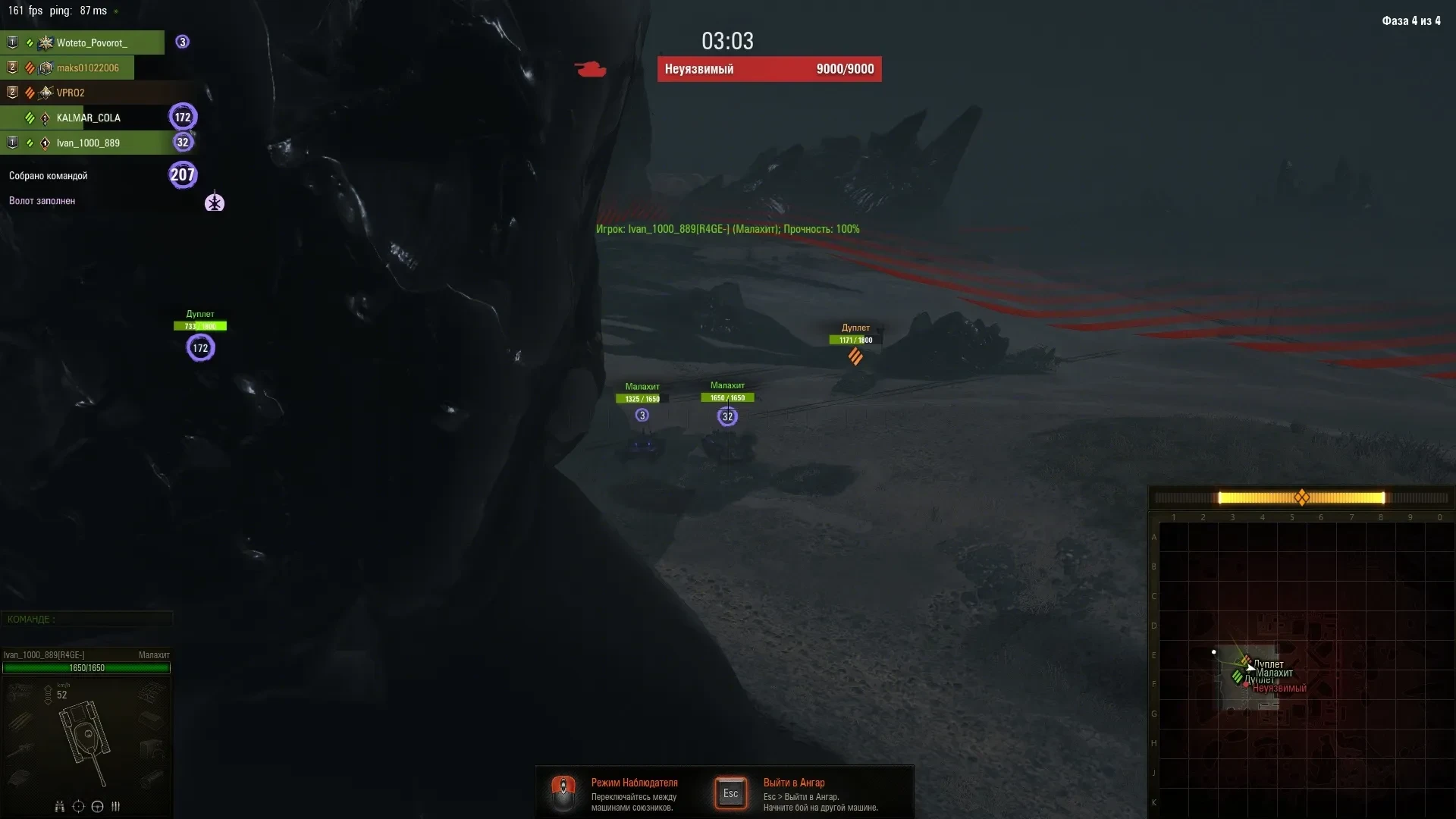Select maks01022006 row in team list

(x=87, y=67)
